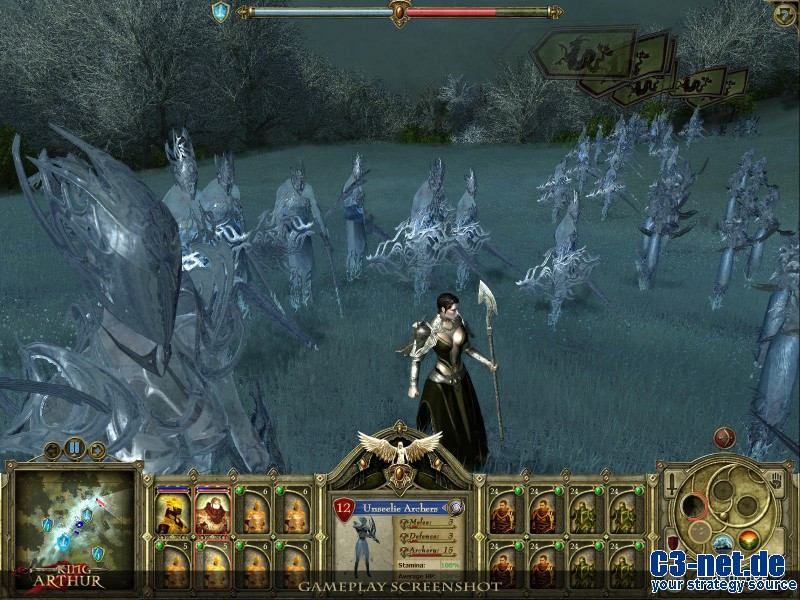Image resolution: width=800 pixels, height=600 pixels.
Task: Pause the battle with the pause button
Action: pos(73,448)
